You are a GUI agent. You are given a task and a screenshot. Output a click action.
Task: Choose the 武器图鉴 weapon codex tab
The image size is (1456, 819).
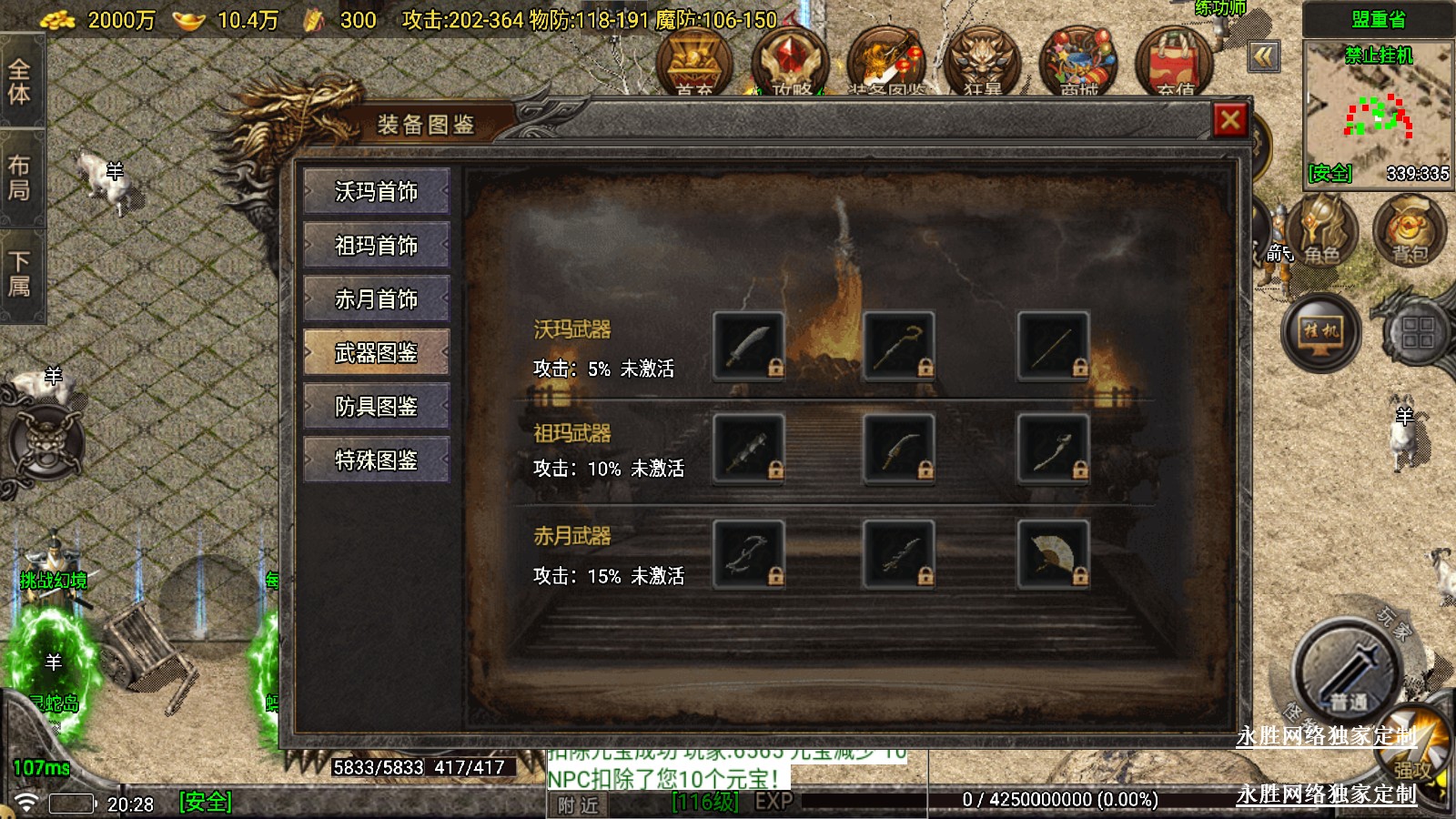[376, 353]
